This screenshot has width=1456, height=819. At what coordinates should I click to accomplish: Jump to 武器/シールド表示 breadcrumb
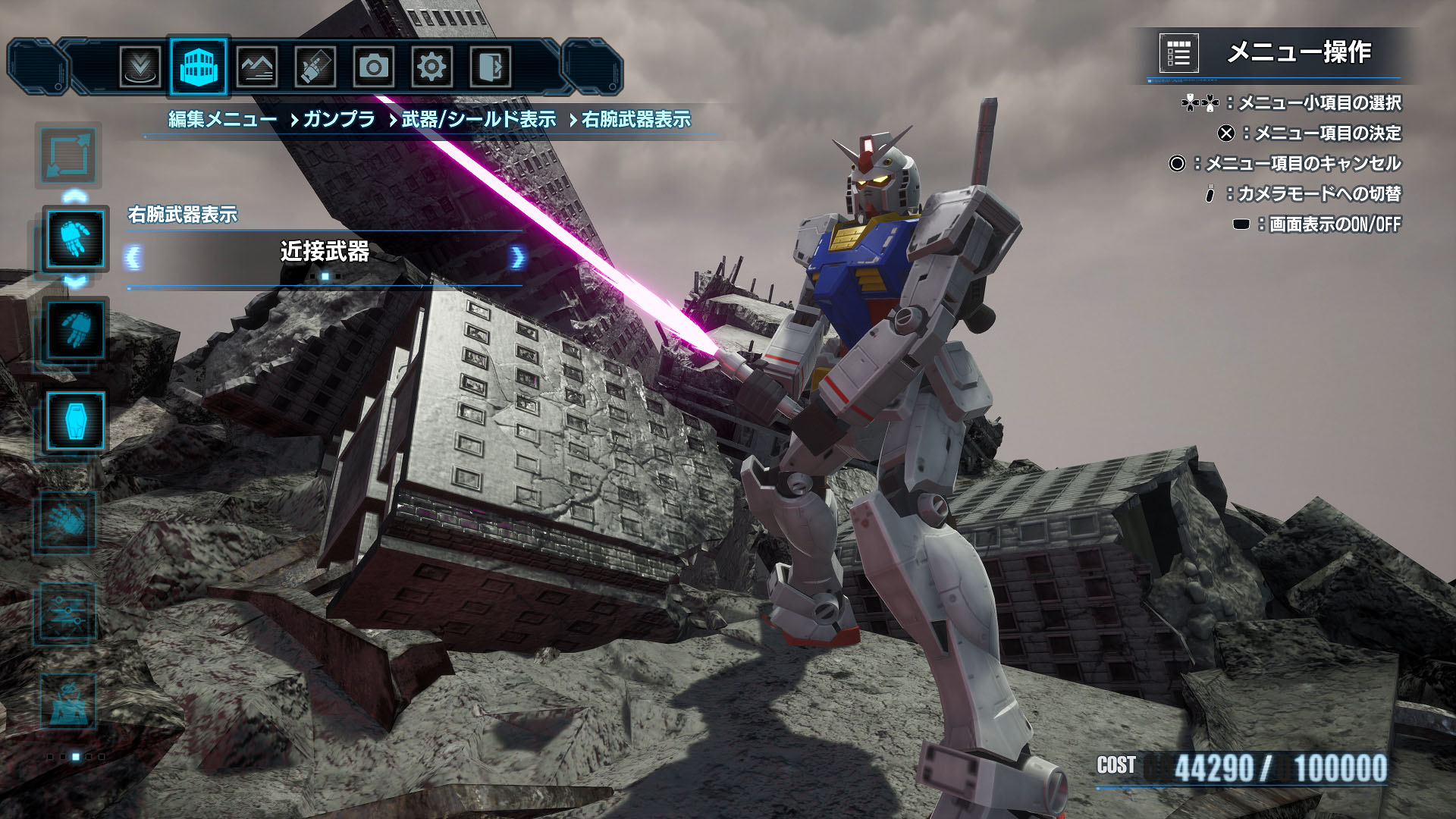tap(479, 120)
